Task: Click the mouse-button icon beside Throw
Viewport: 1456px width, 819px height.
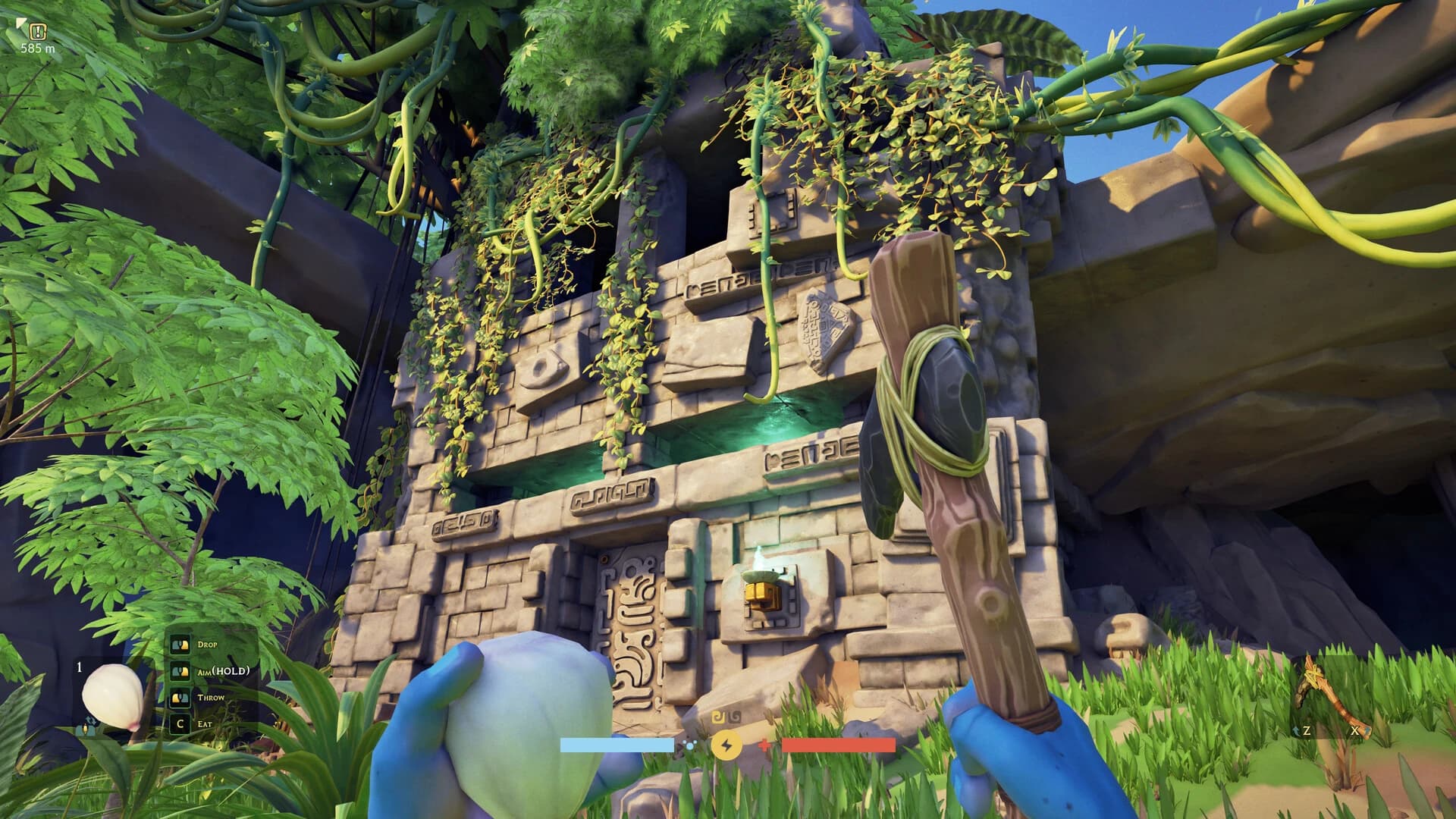Action: point(179,698)
